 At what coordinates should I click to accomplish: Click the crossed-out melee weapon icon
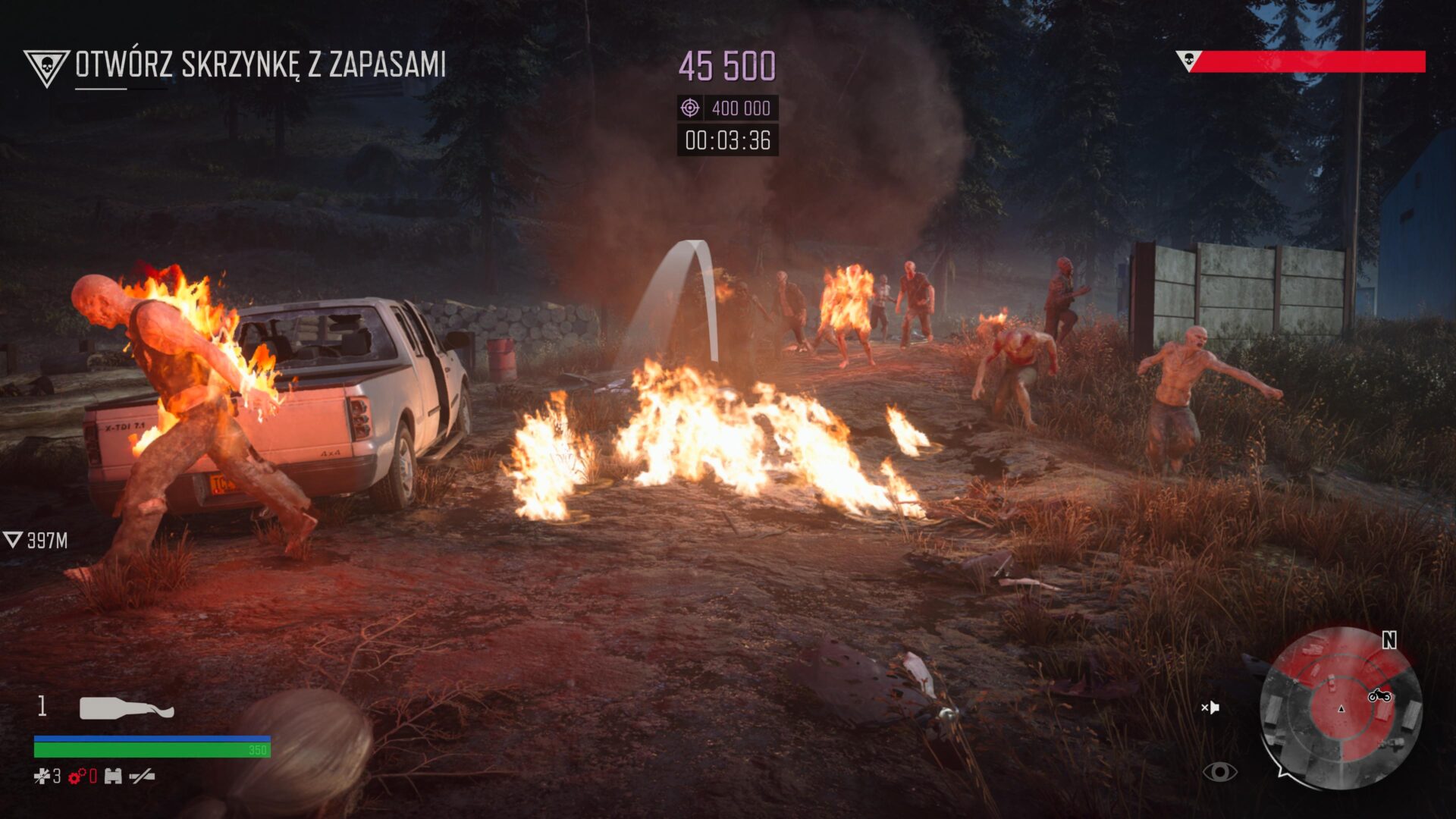click(142, 776)
